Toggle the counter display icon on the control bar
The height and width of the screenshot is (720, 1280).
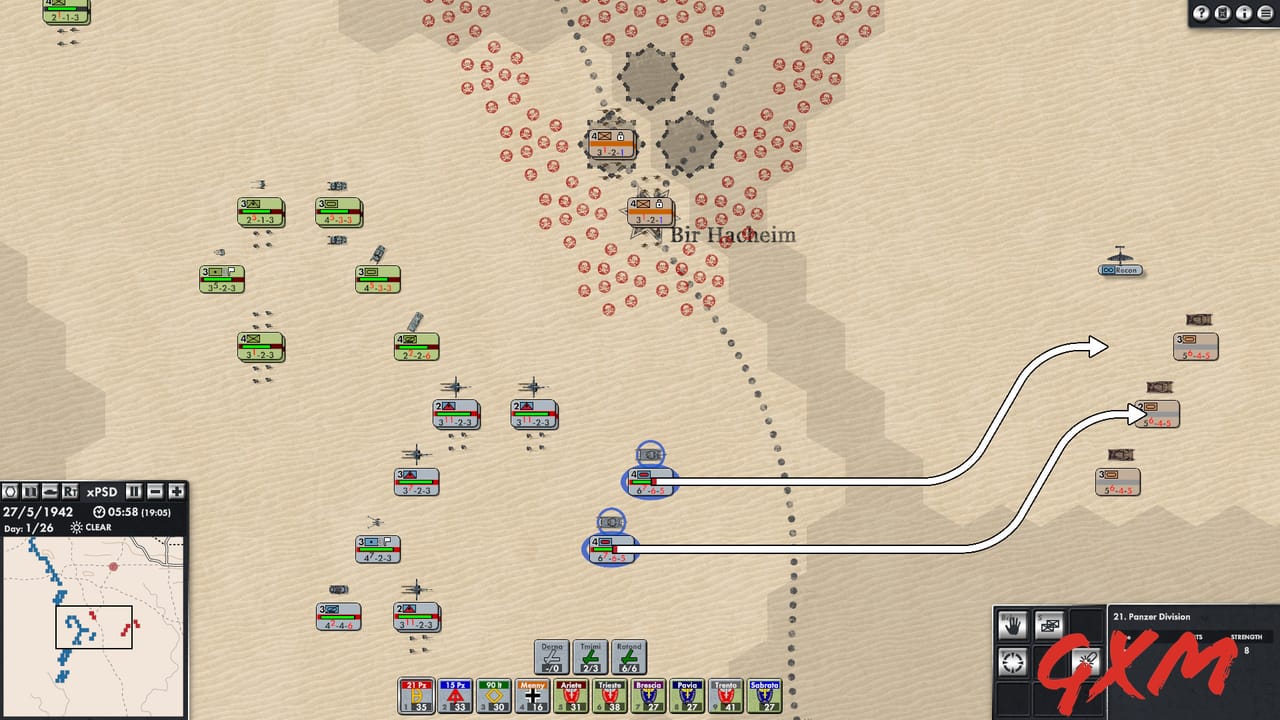coord(28,491)
